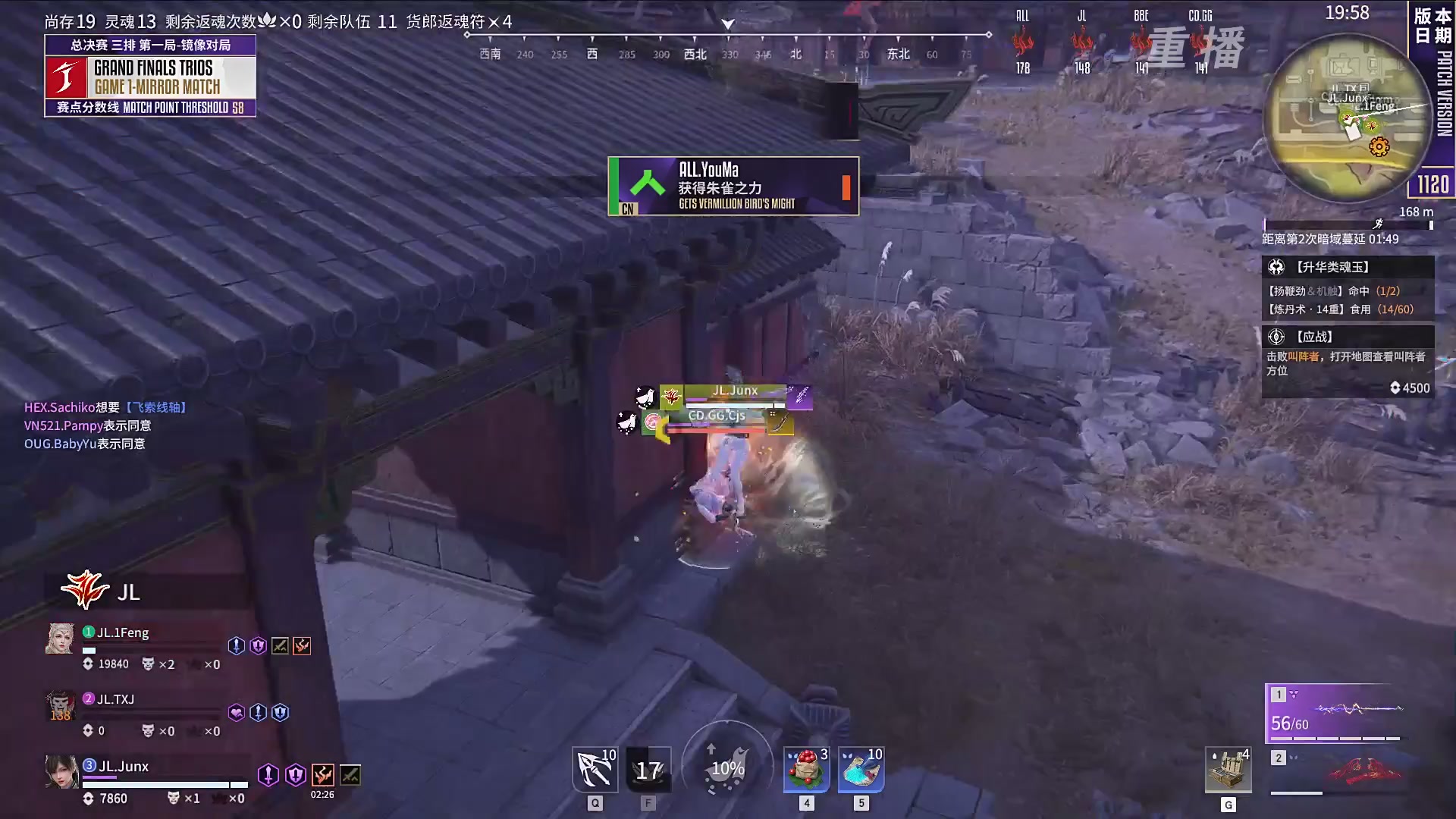The image size is (1456, 819).
Task: Switch to the CD.GG team tab
Action: point(1200,42)
